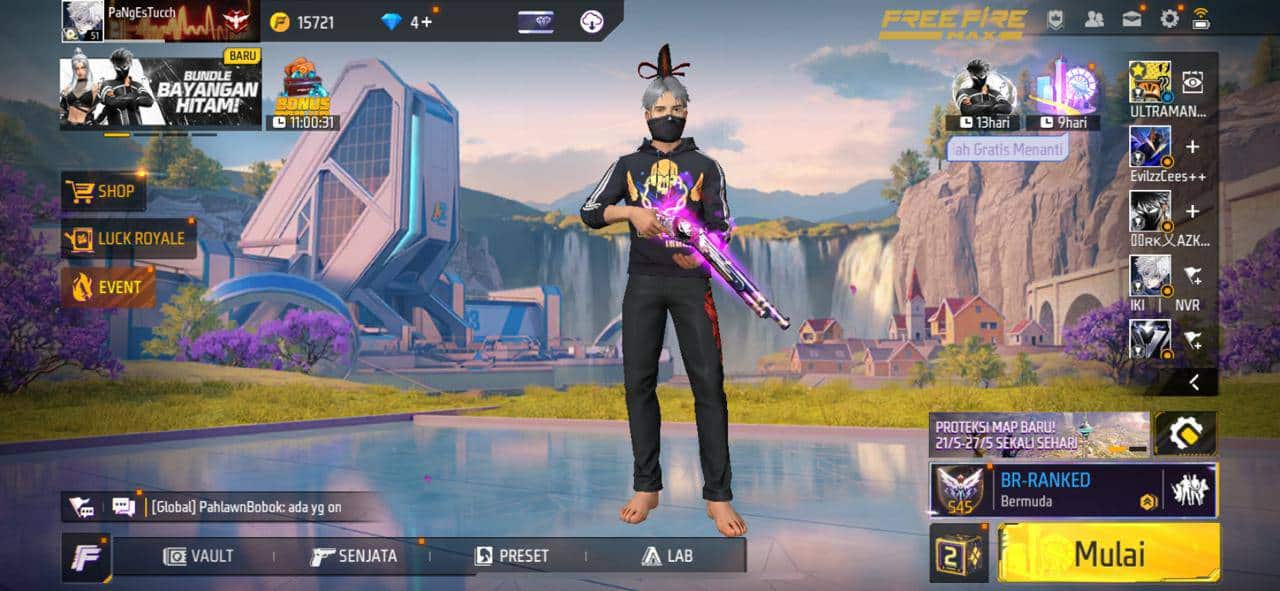Open Luck Royale
This screenshot has width=1280, height=591.
click(129, 238)
